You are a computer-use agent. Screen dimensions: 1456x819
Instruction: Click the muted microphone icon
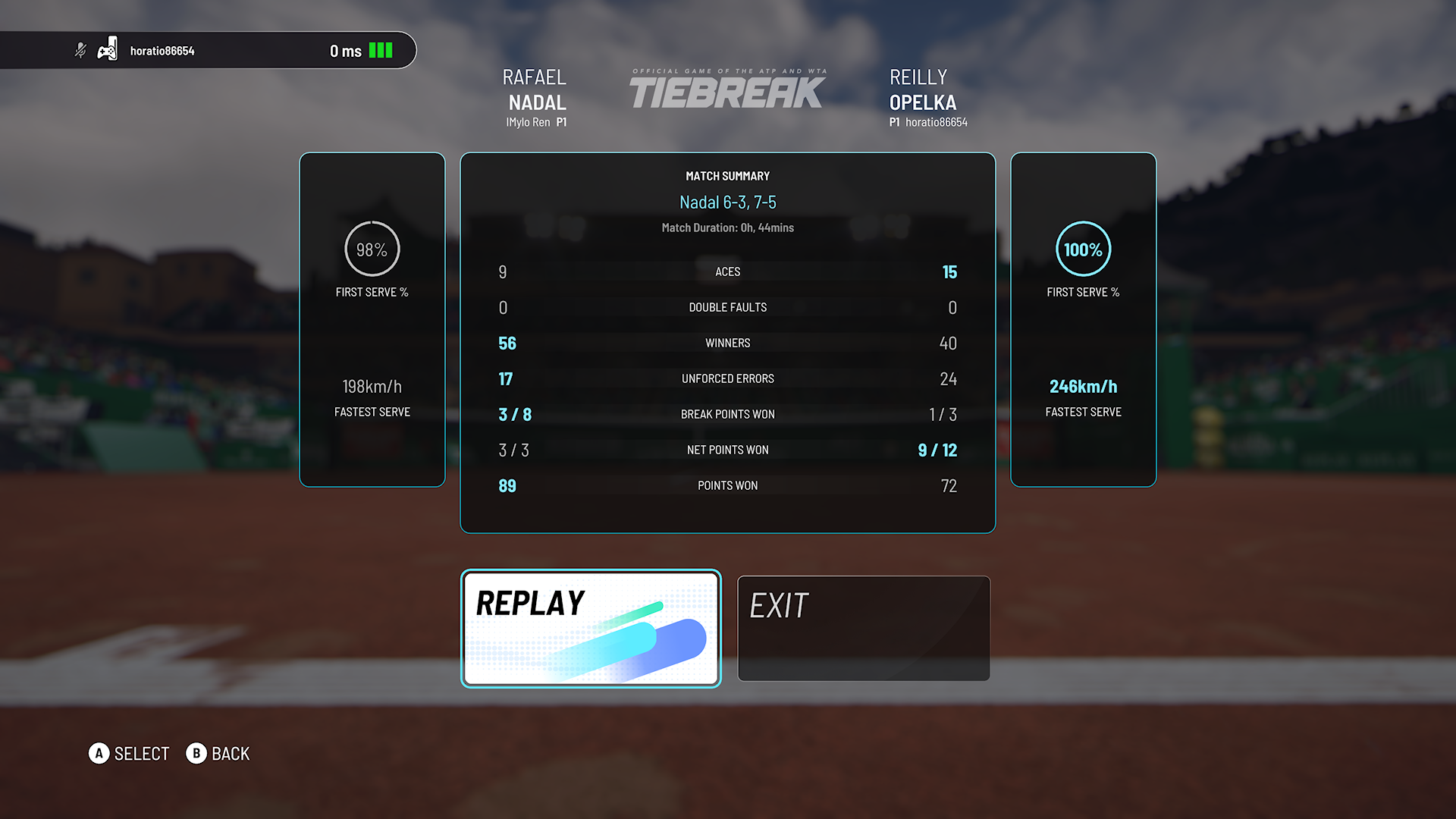(80, 51)
